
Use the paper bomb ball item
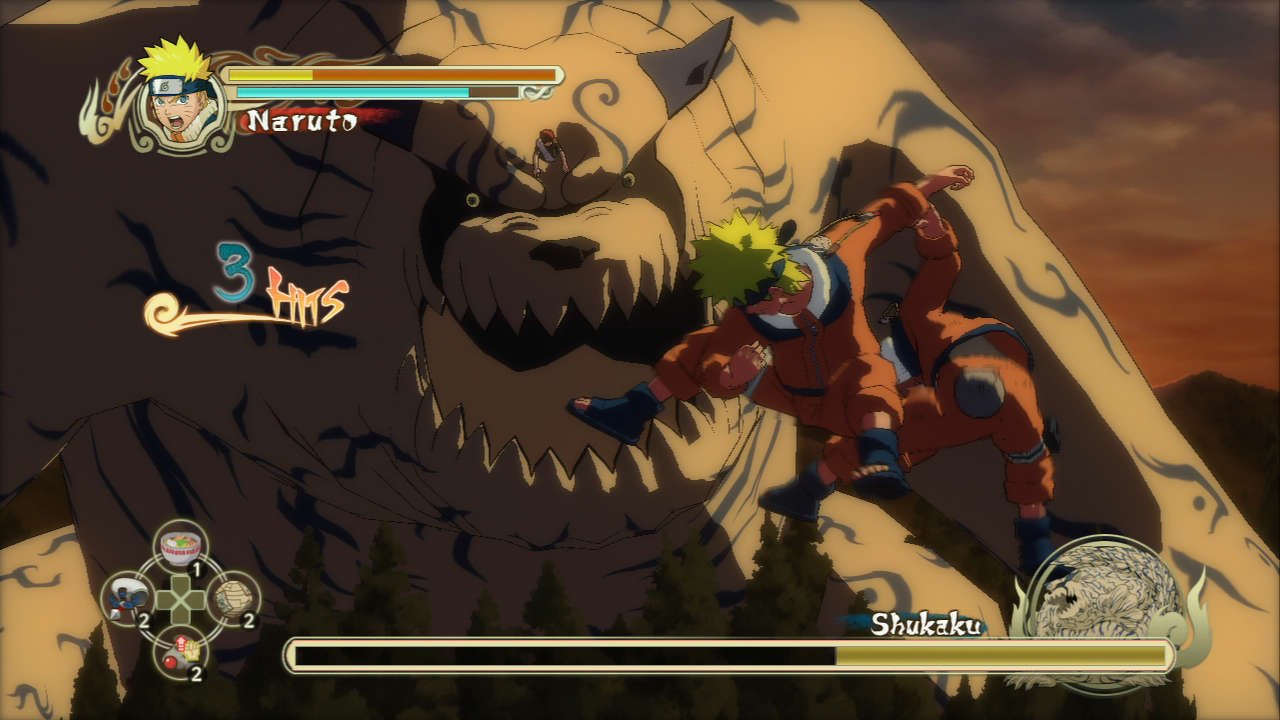click(x=233, y=598)
